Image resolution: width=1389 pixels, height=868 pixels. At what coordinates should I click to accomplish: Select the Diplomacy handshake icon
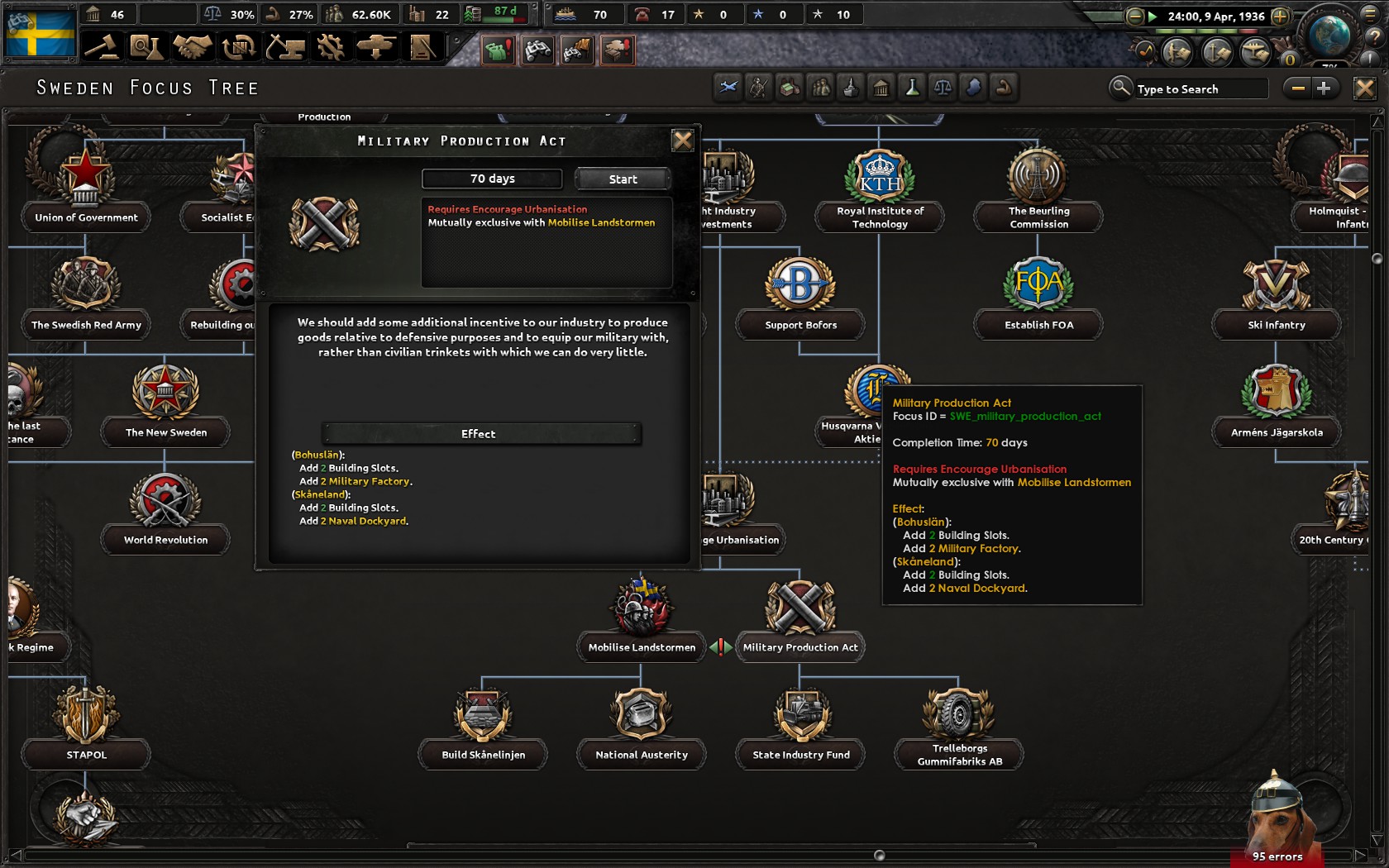[193, 47]
